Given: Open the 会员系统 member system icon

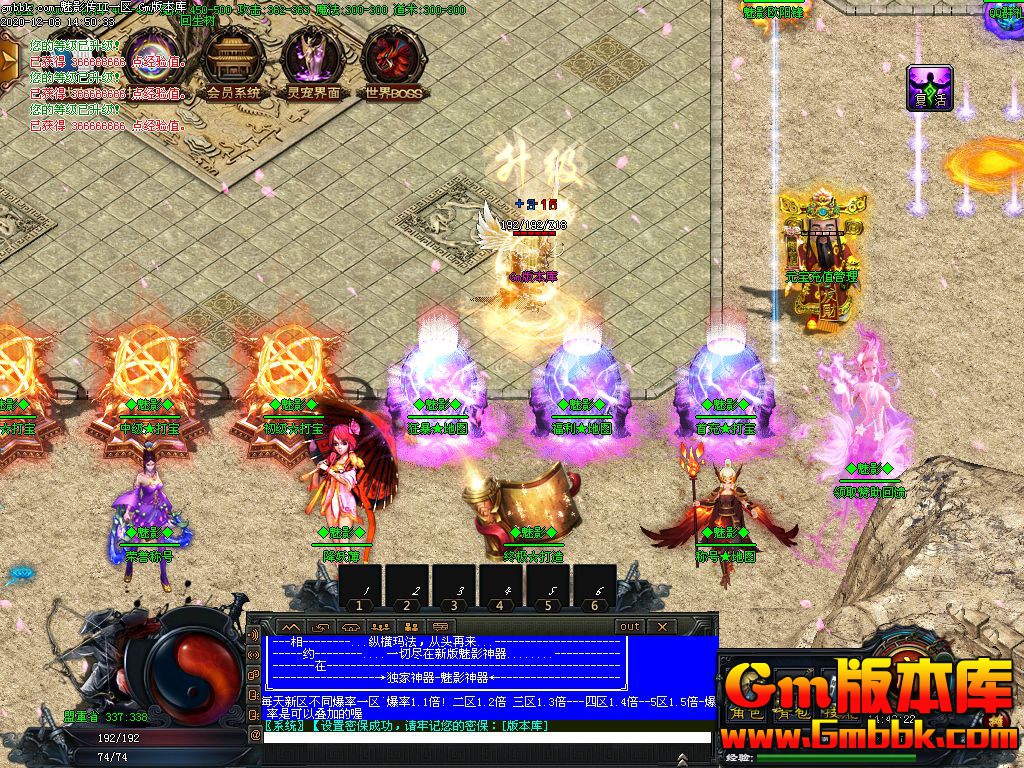Looking at the screenshot, I should coord(233,64).
